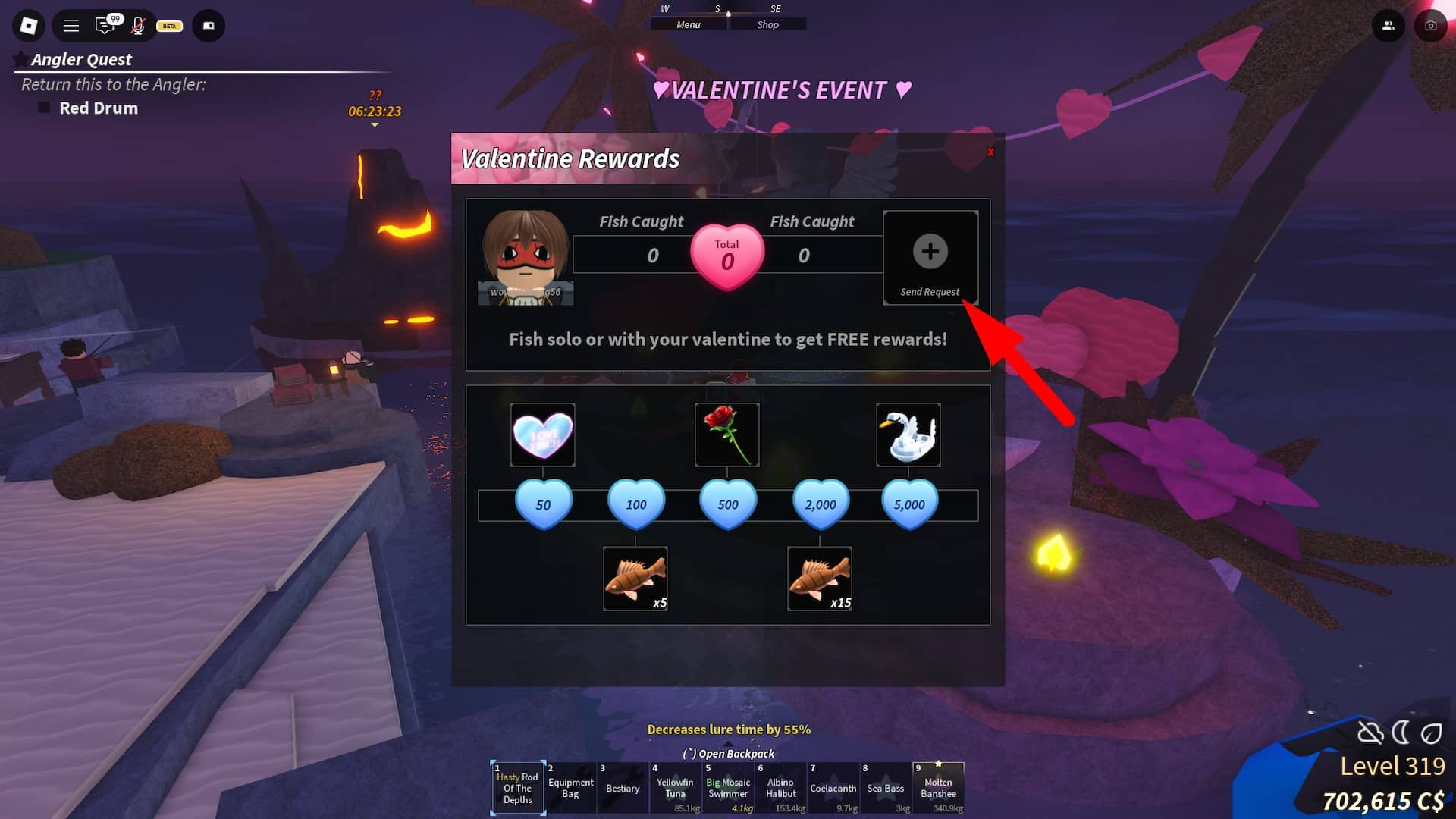Open the Equipment Bag hotbar slot

pos(570,788)
